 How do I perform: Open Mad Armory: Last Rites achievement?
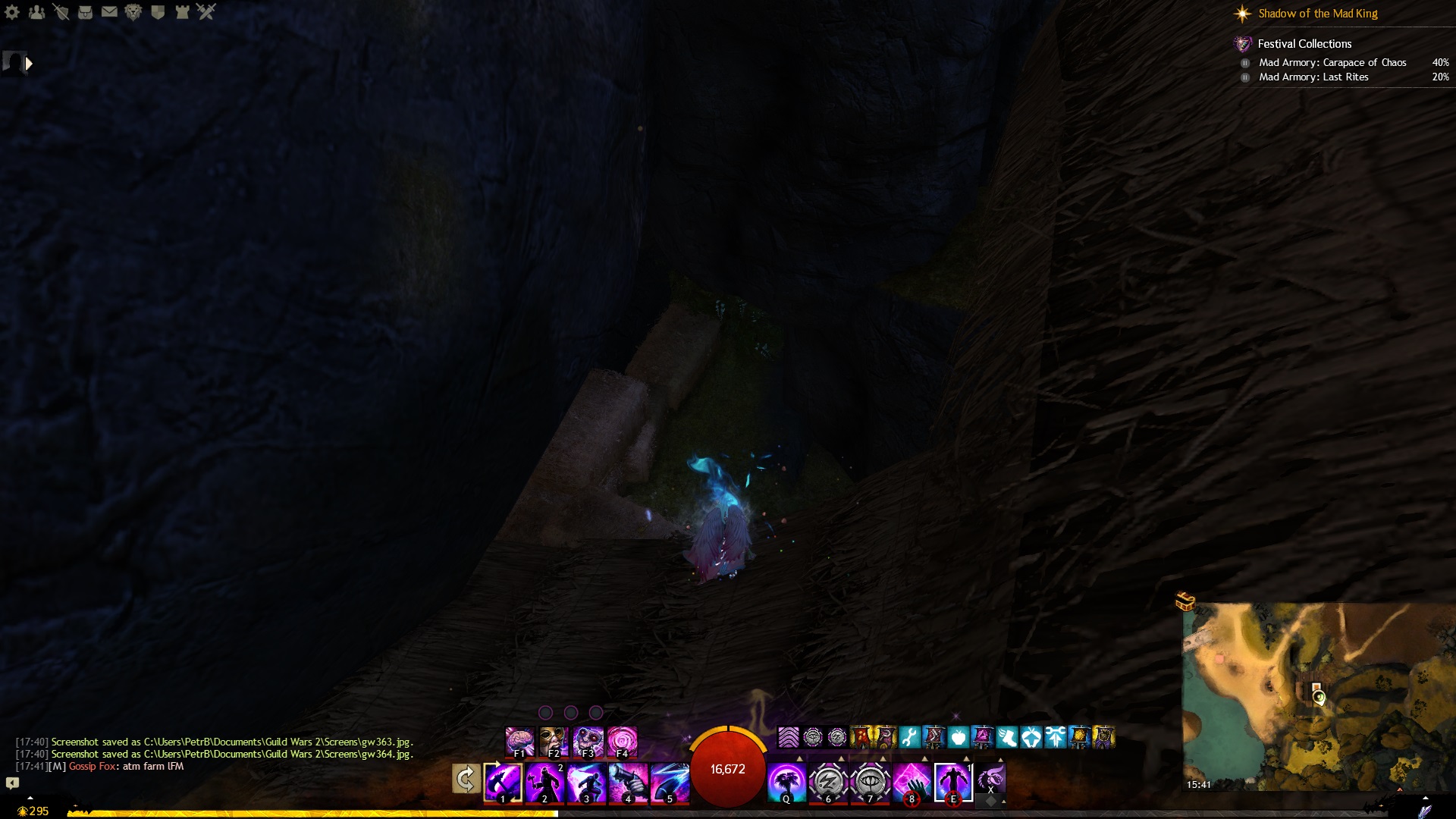pyautogui.click(x=1313, y=77)
